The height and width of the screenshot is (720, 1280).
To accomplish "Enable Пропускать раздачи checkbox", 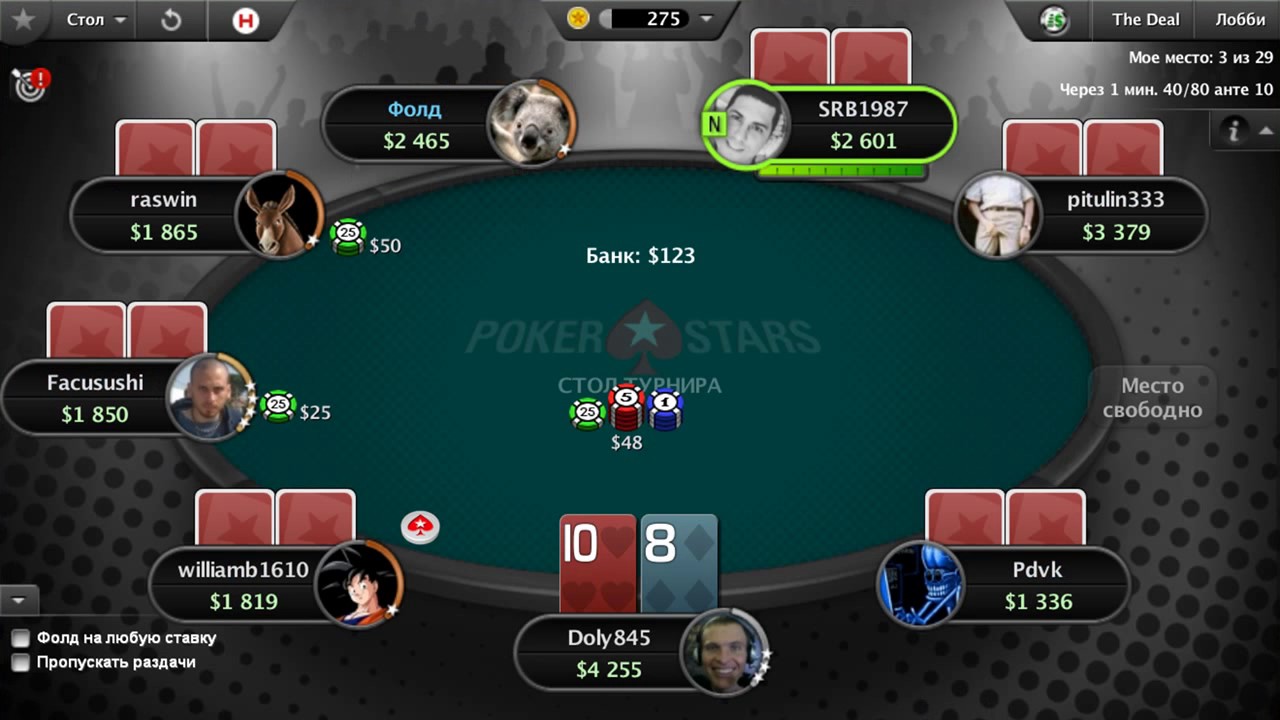I will click(x=21, y=662).
